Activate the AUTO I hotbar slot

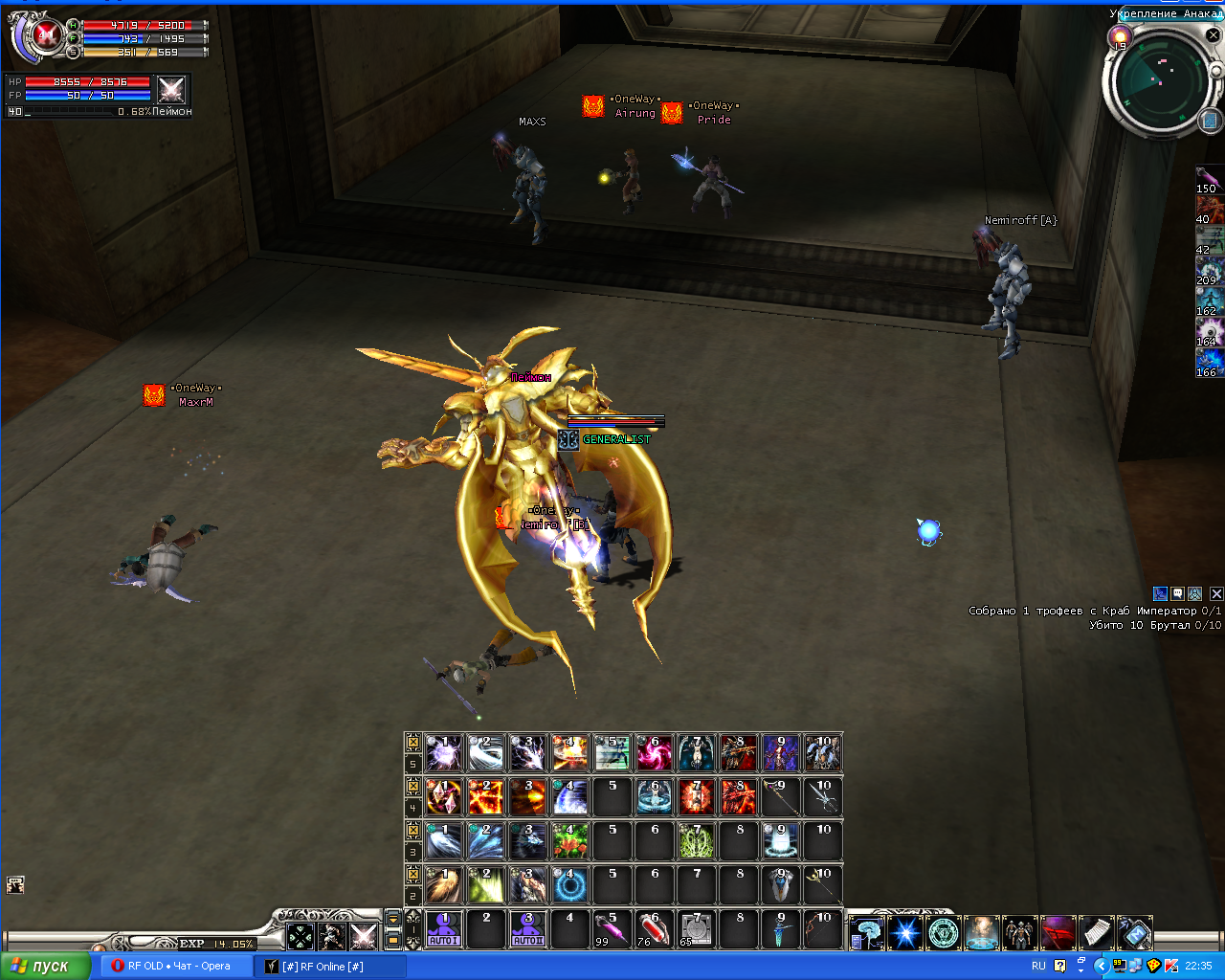[x=443, y=929]
